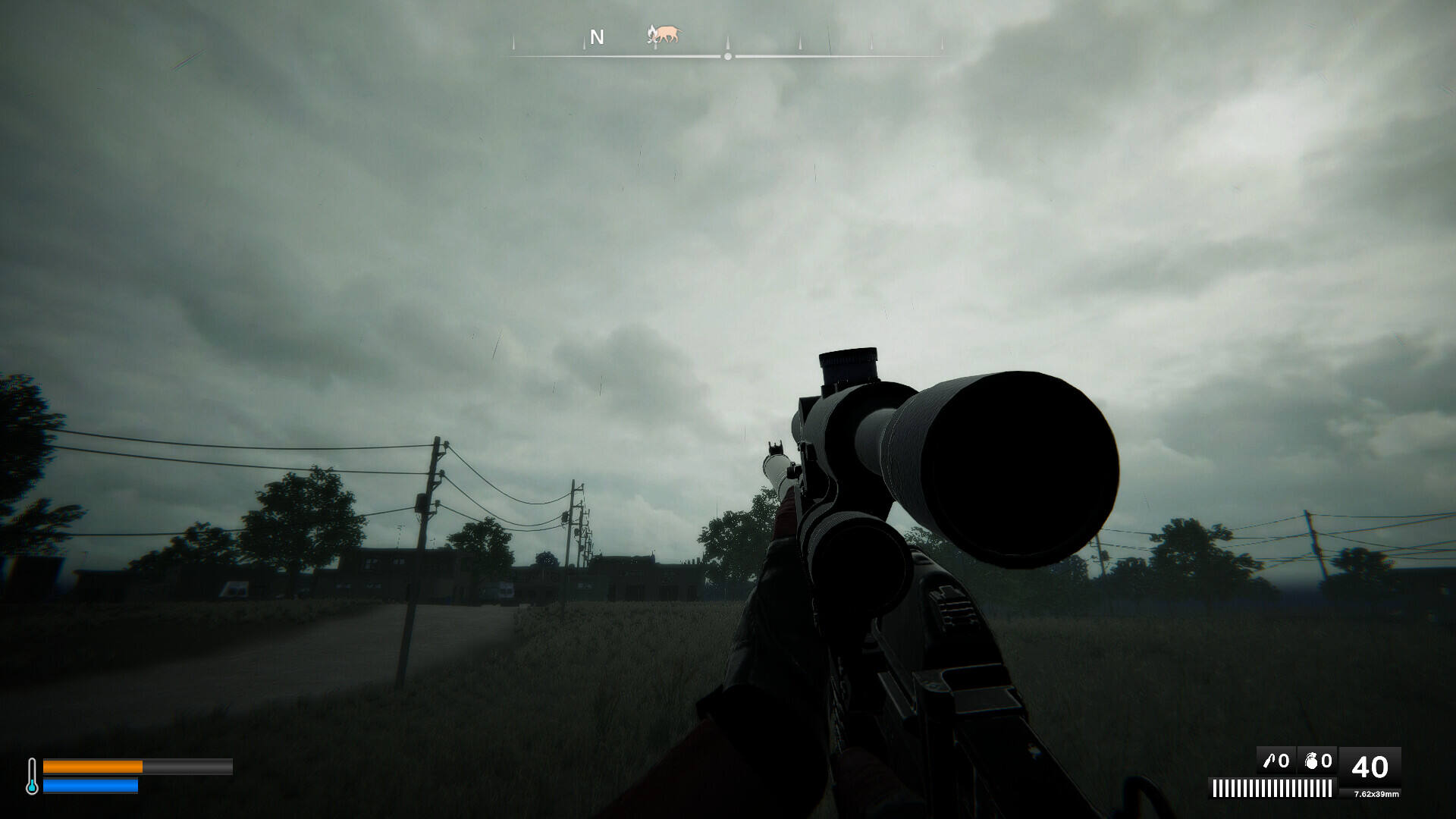Viewport: 1456px width, 819px height.
Task: Select the grenade slot icon
Action: coord(1312,761)
